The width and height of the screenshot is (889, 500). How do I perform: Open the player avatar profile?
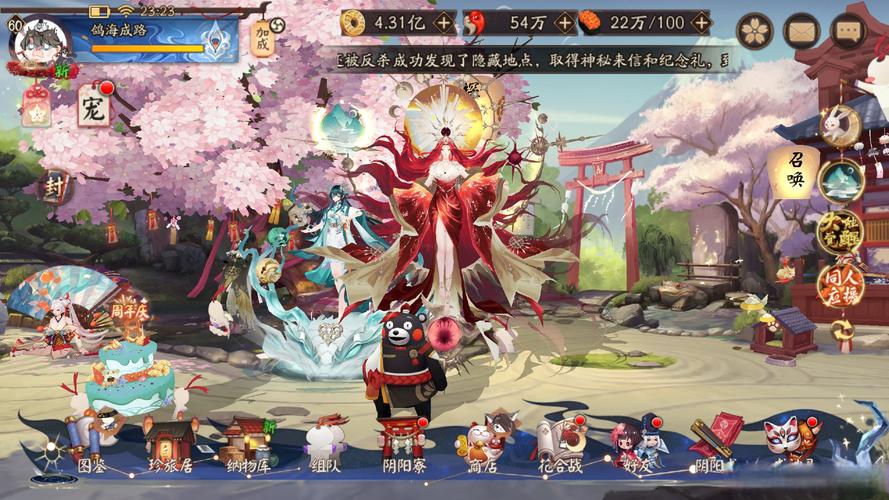tap(42, 43)
